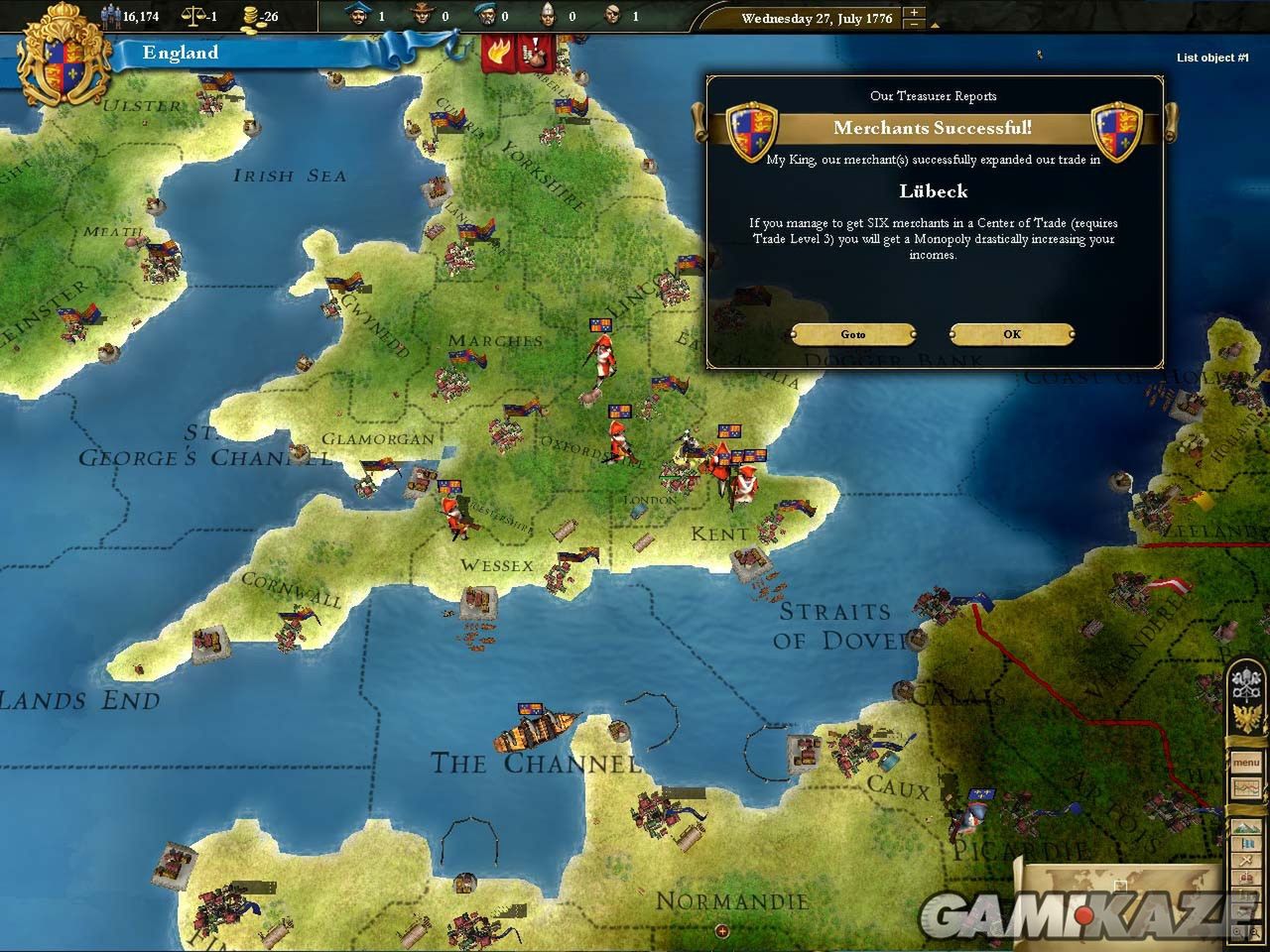Open the red exclamation alert icon
This screenshot has height=952, width=1270.
point(534,54)
